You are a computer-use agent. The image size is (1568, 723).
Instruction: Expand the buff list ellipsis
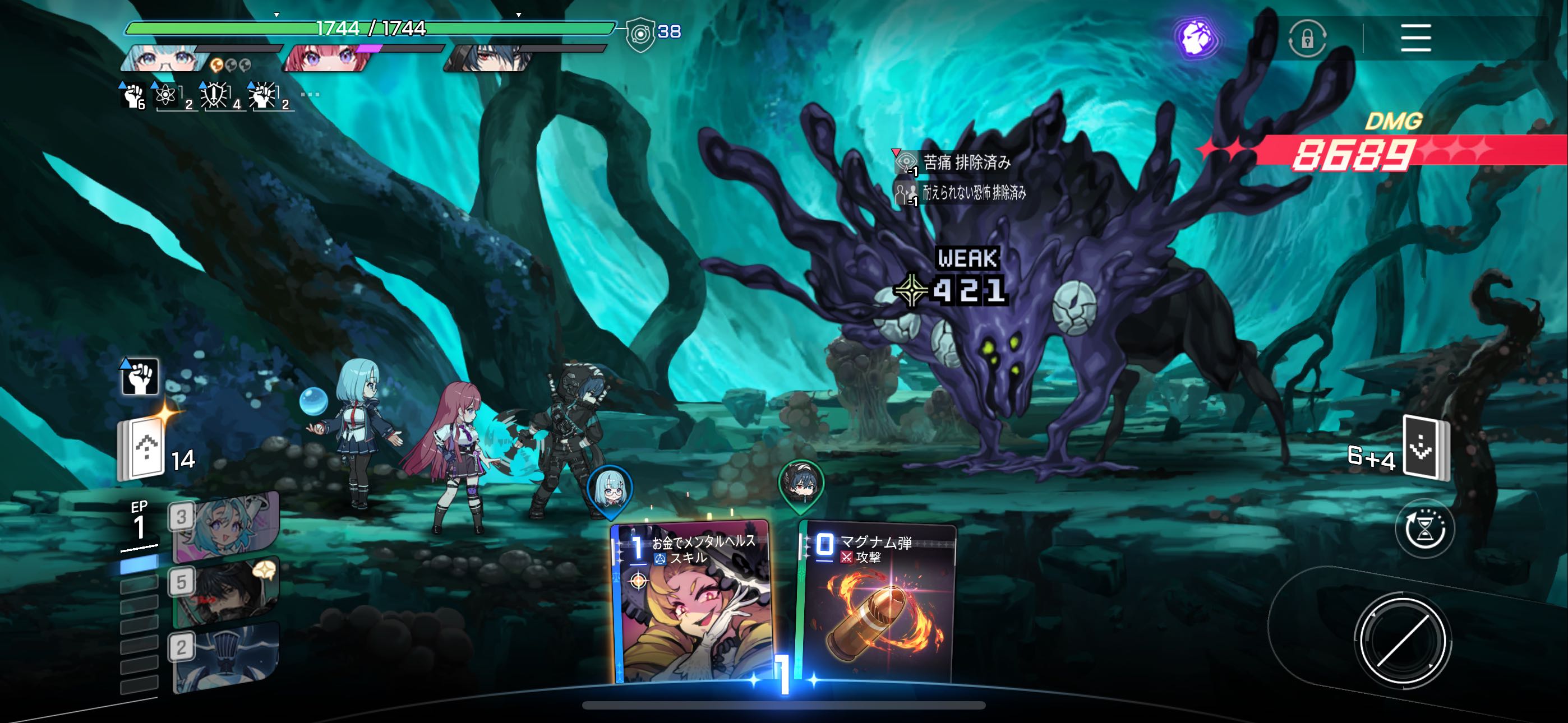[x=310, y=95]
